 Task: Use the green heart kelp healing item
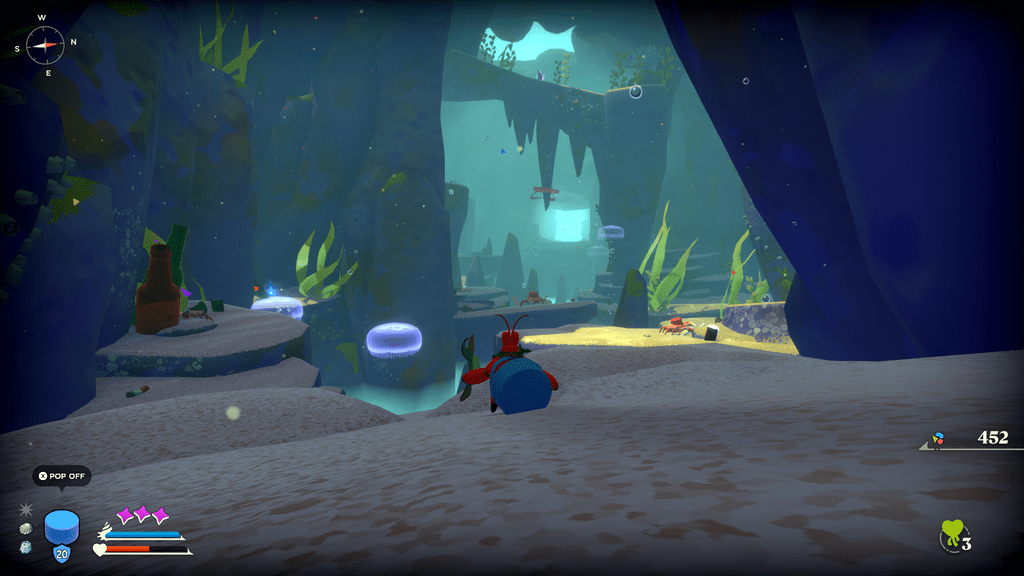pos(952,536)
